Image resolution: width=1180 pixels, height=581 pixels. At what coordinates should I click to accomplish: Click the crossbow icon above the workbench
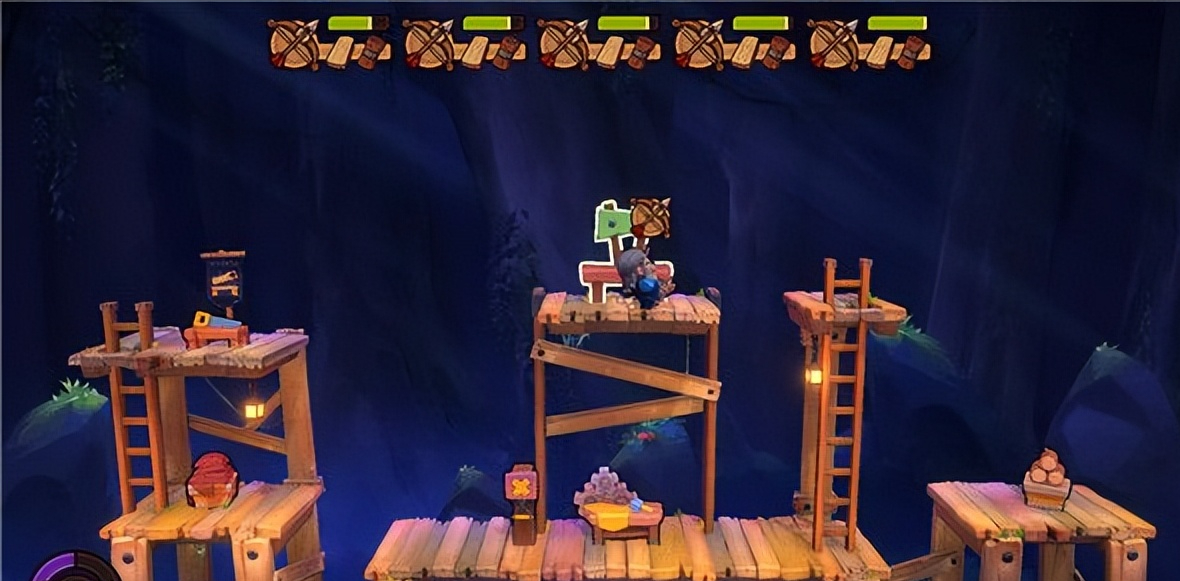pyautogui.click(x=650, y=216)
